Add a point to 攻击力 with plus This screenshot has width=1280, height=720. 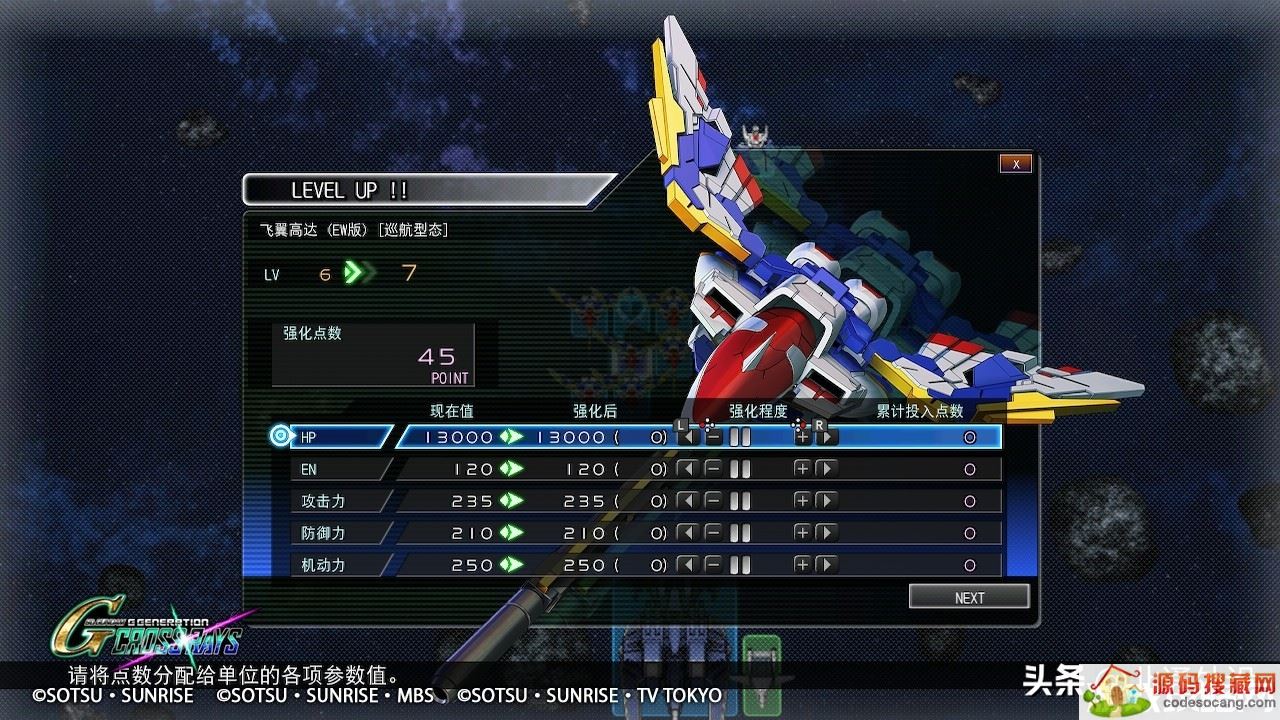pos(801,501)
